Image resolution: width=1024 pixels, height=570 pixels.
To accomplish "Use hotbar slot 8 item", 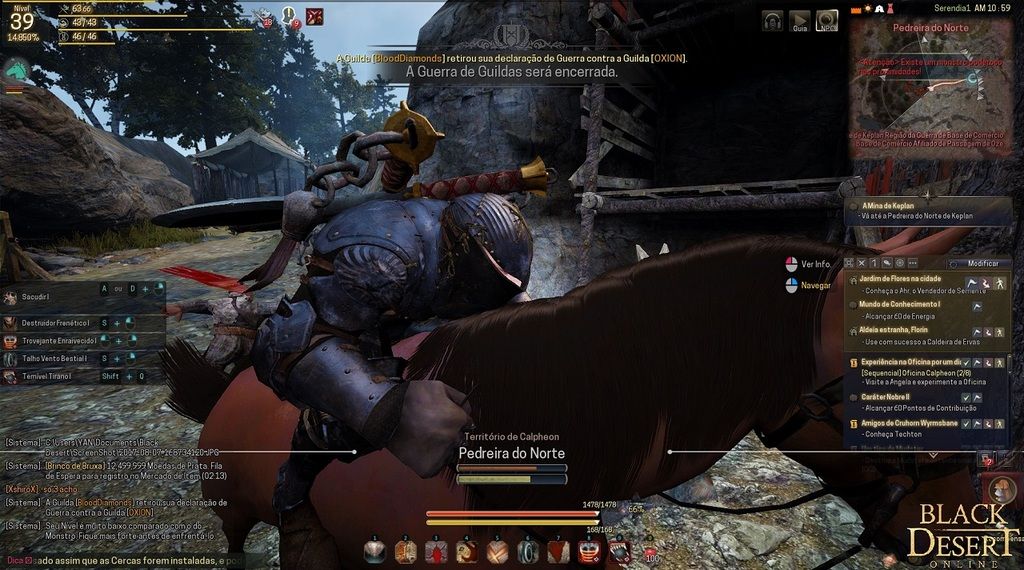I will [x=588, y=551].
